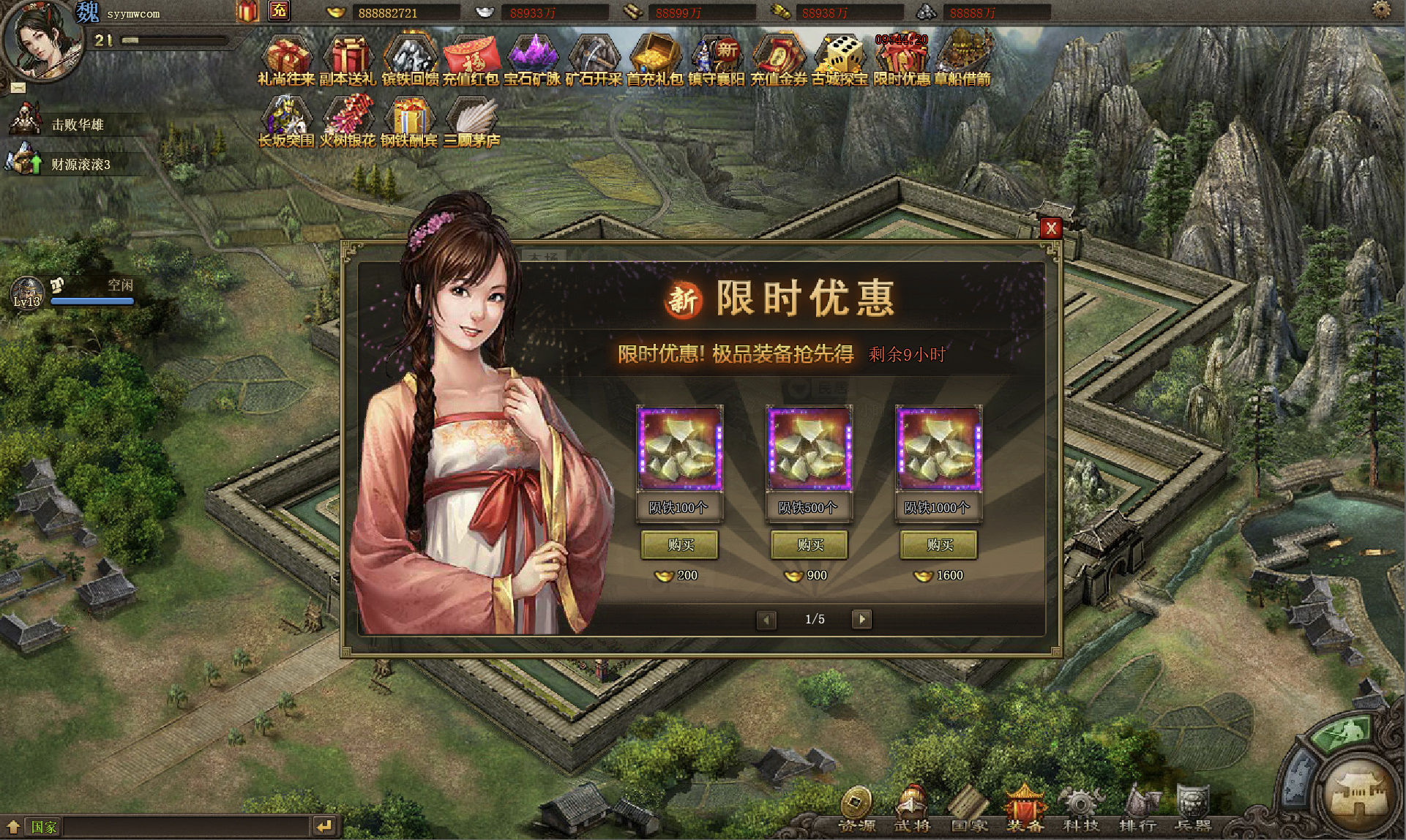This screenshot has height=840, width=1406.
Task: Open the 充值红包 red envelope event
Action: pos(471,59)
